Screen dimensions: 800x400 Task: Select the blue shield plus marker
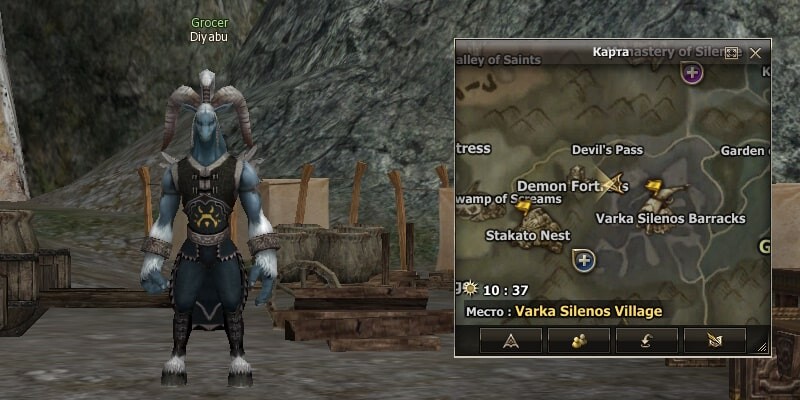pos(584,260)
